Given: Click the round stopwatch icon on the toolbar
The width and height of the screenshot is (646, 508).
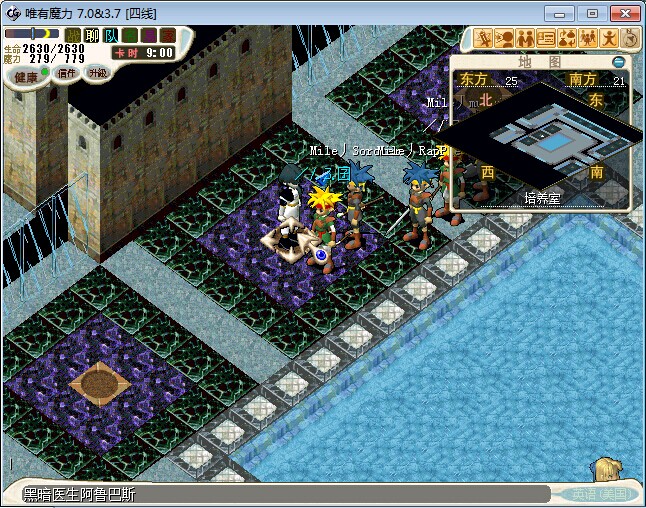Looking at the screenshot, I should coord(630,39).
